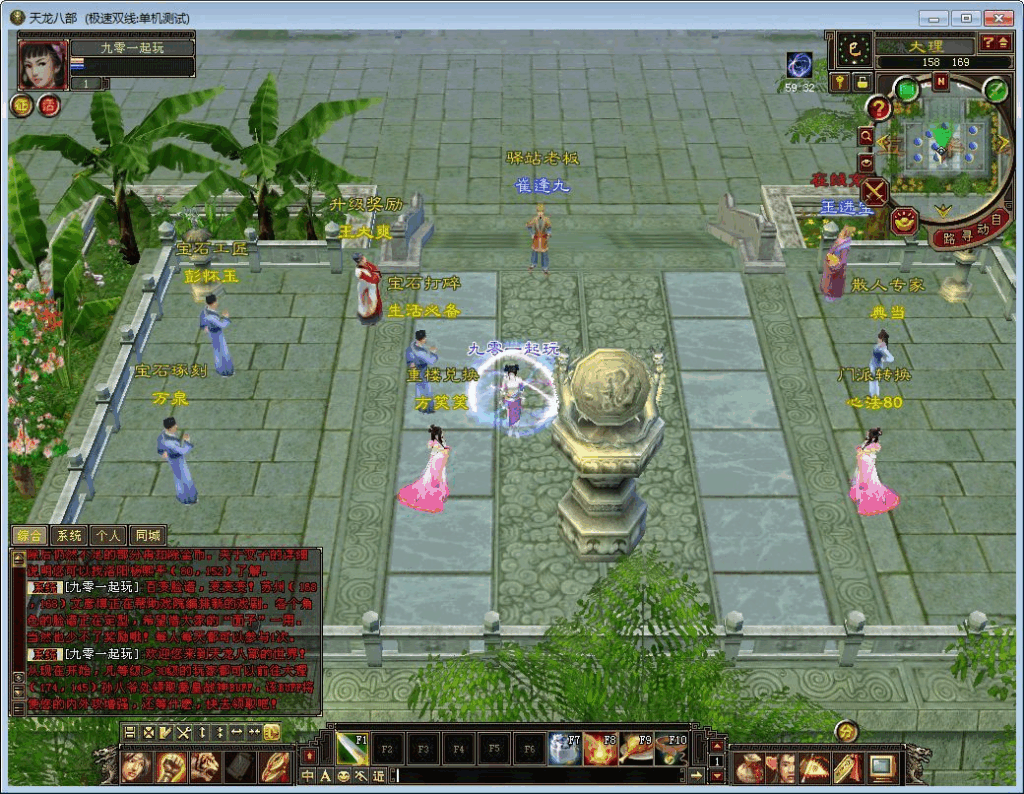
Task: Switch to the 个人 chat tab
Action: (107, 535)
